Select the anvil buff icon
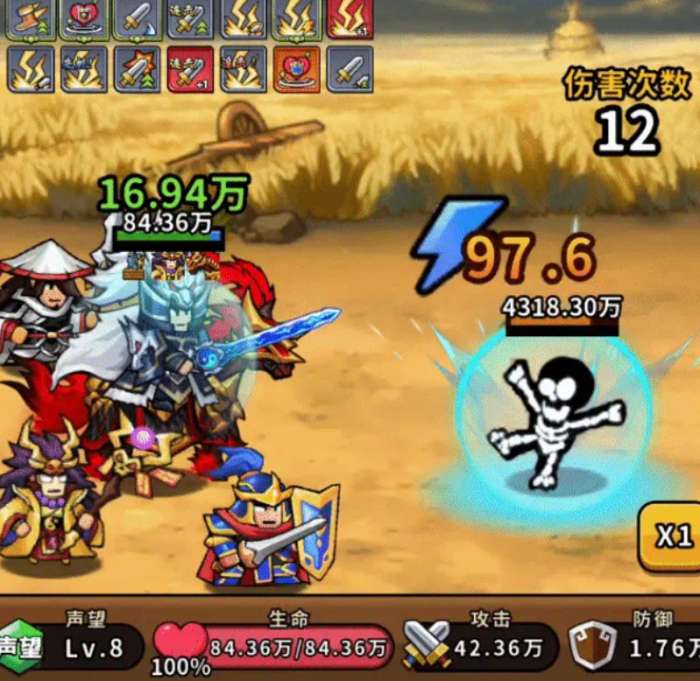The height and width of the screenshot is (681, 700). (x=30, y=18)
